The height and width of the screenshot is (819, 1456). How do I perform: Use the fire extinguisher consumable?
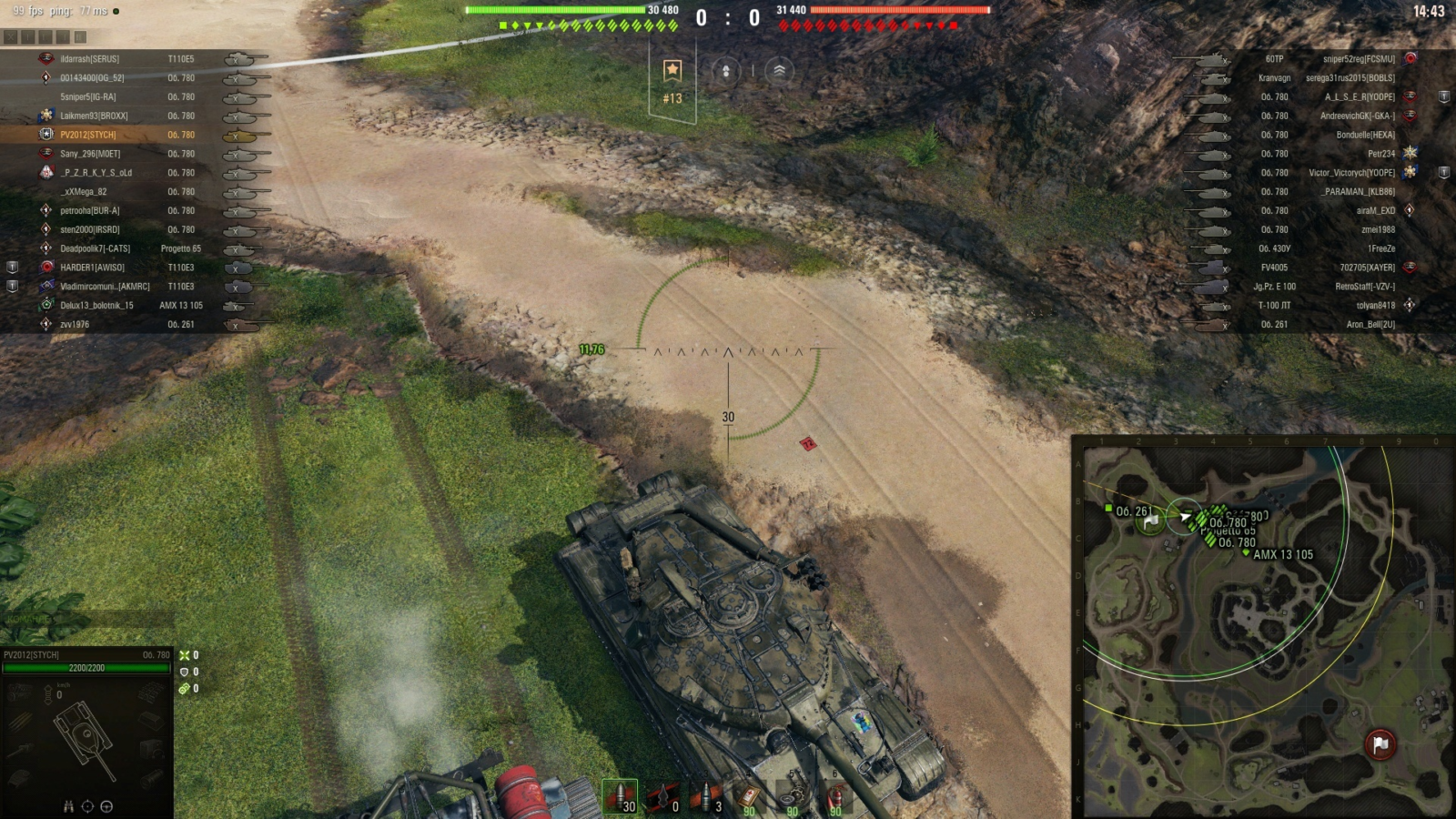(x=835, y=799)
